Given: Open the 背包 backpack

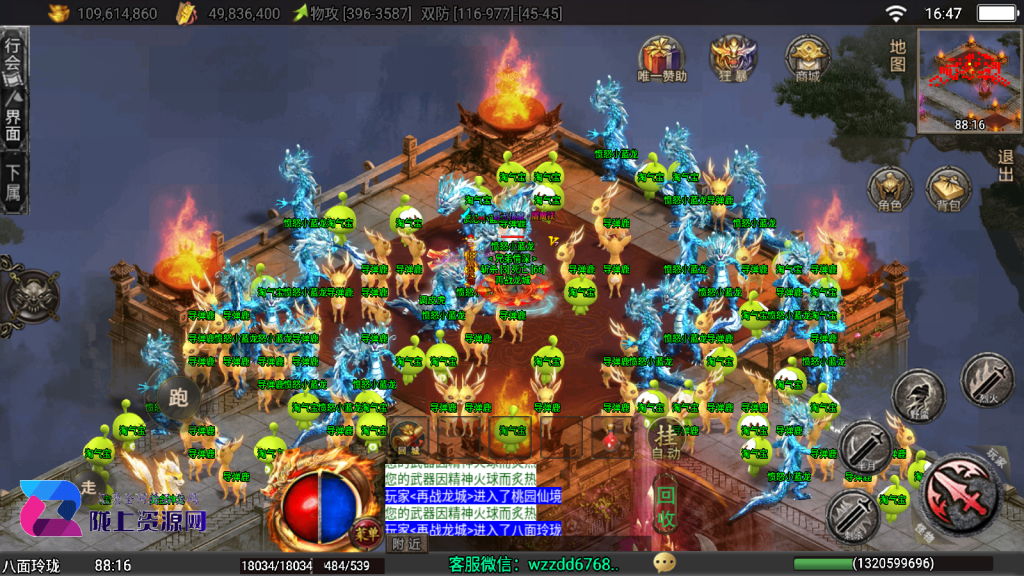Looking at the screenshot, I should click(x=948, y=189).
